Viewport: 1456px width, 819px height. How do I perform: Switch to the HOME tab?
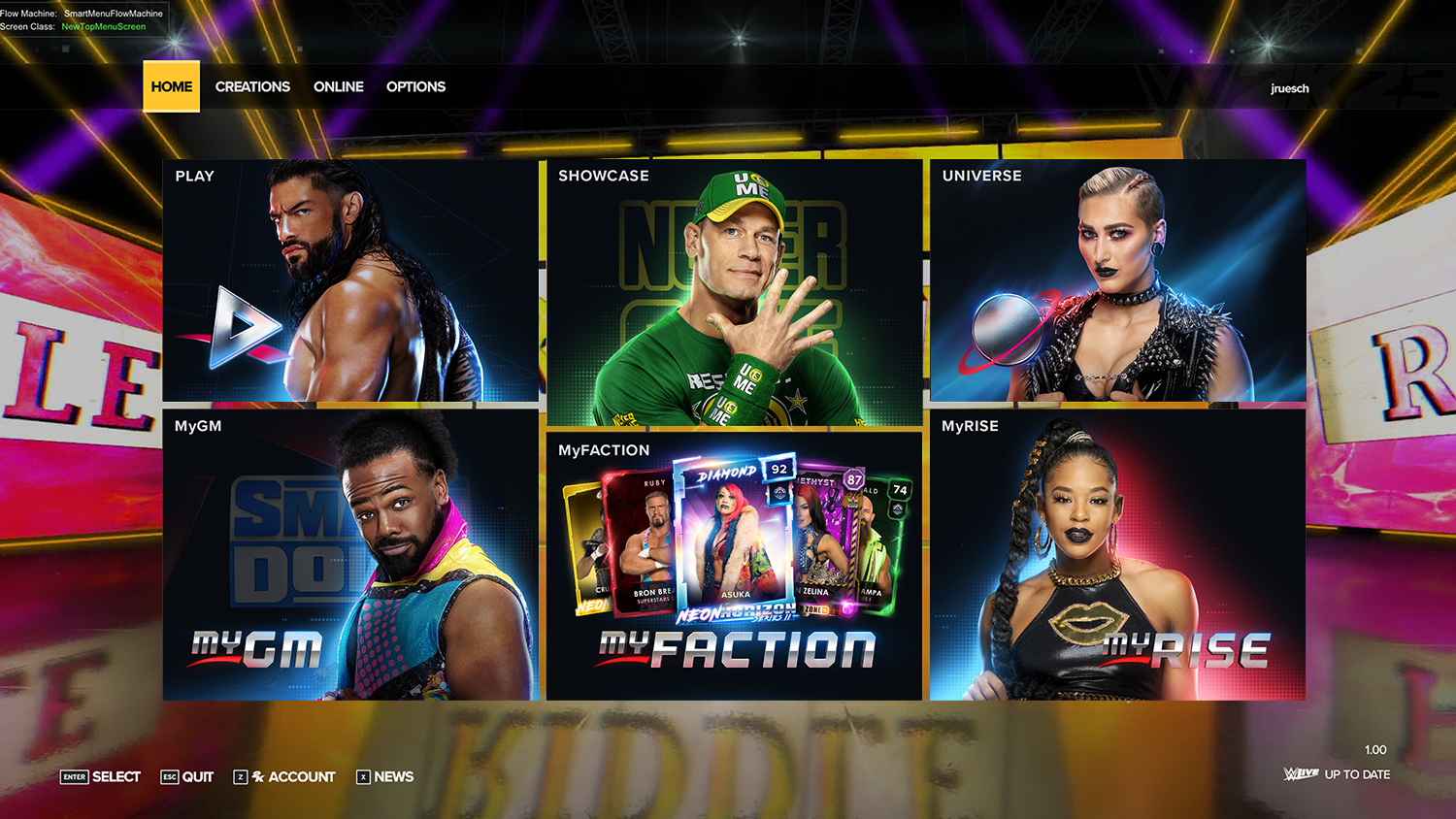click(x=172, y=86)
